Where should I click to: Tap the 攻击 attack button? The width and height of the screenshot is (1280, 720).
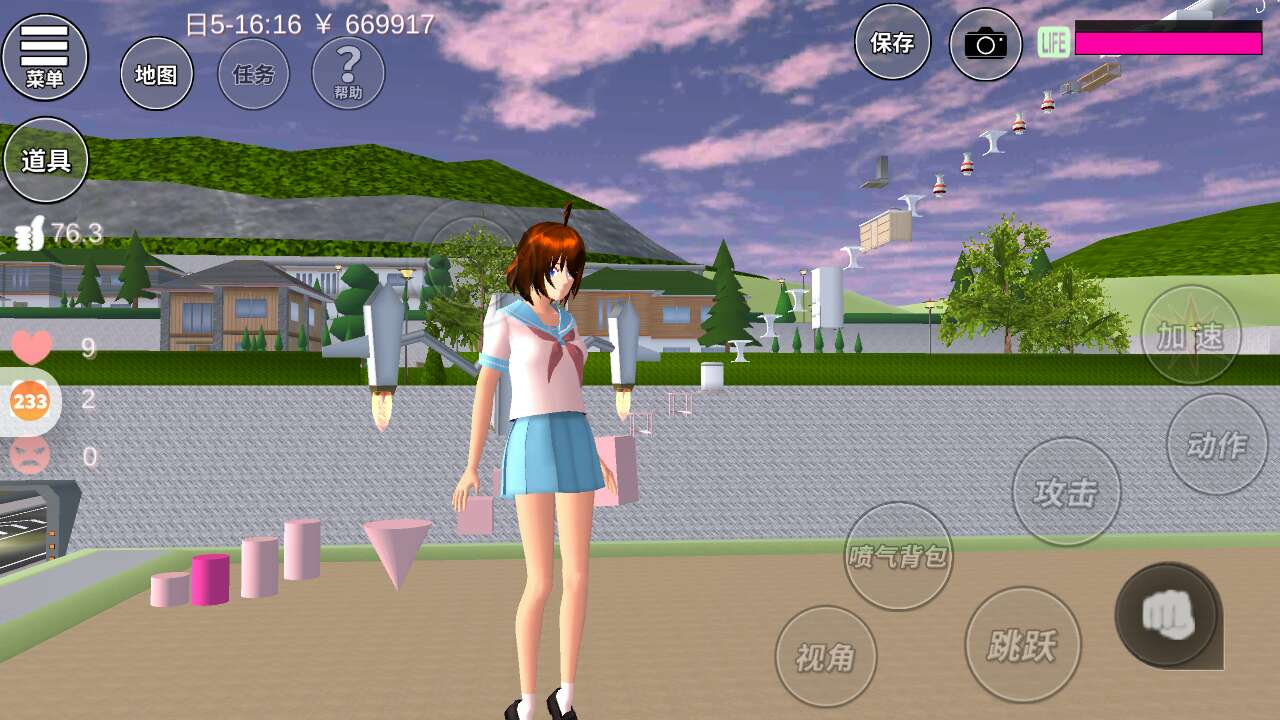[1065, 492]
